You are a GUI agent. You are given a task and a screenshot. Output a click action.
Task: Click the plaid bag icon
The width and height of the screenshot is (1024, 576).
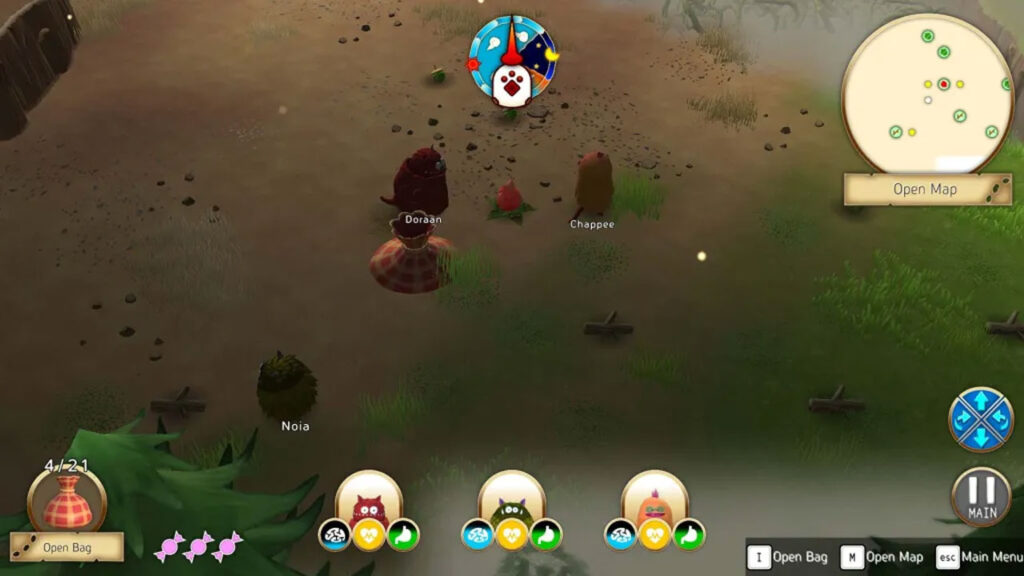pos(67,501)
